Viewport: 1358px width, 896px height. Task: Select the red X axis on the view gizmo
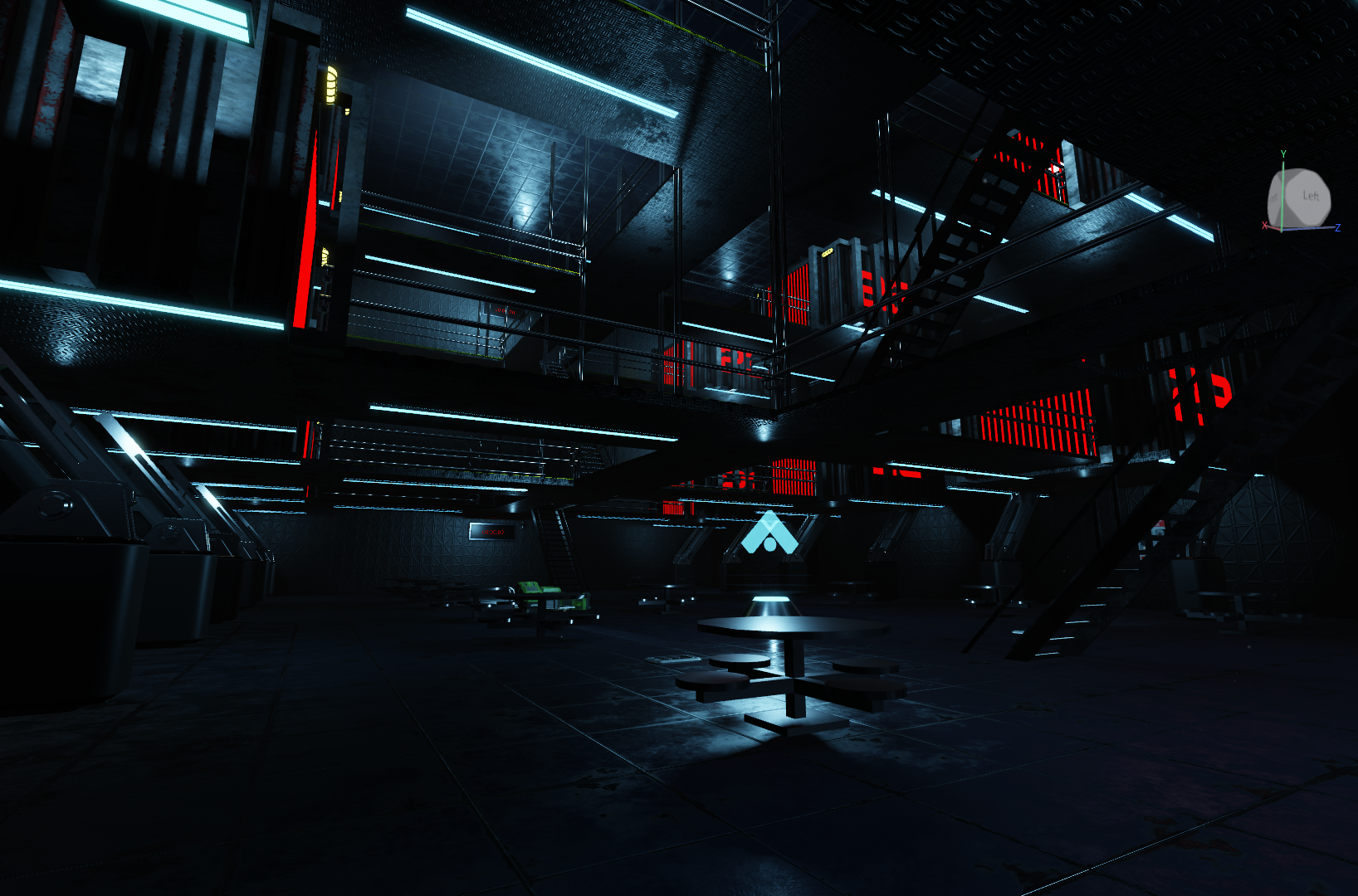[x=1265, y=226]
